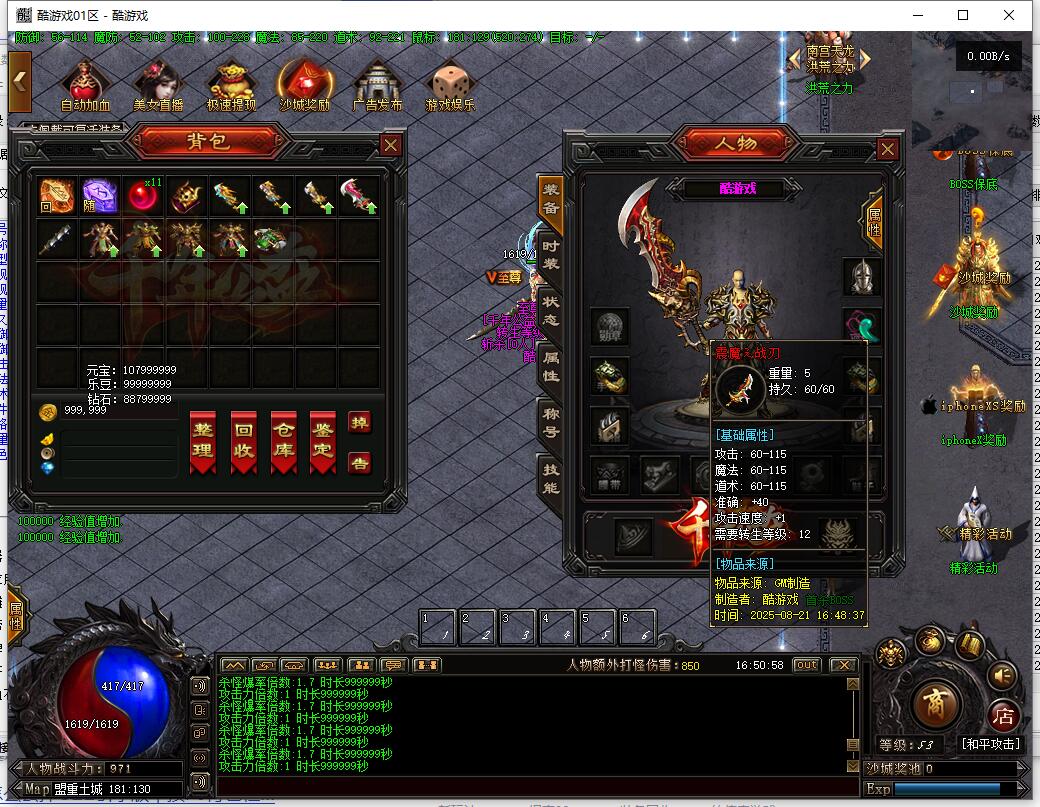The image size is (1040, 807).
Task: Open item recycling via the 回收 button
Action: (x=243, y=441)
